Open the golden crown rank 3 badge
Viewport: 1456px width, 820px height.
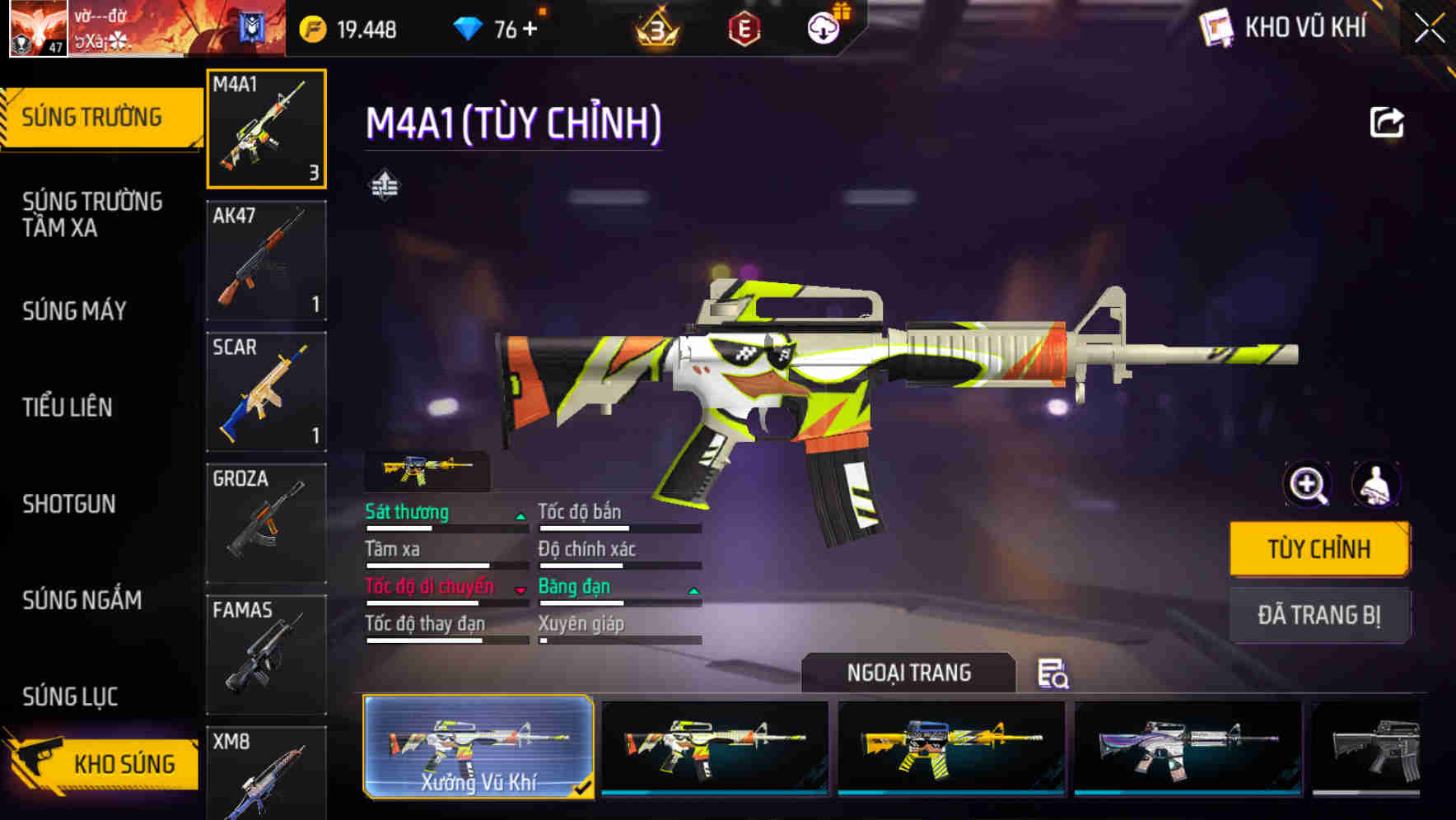pos(653,27)
